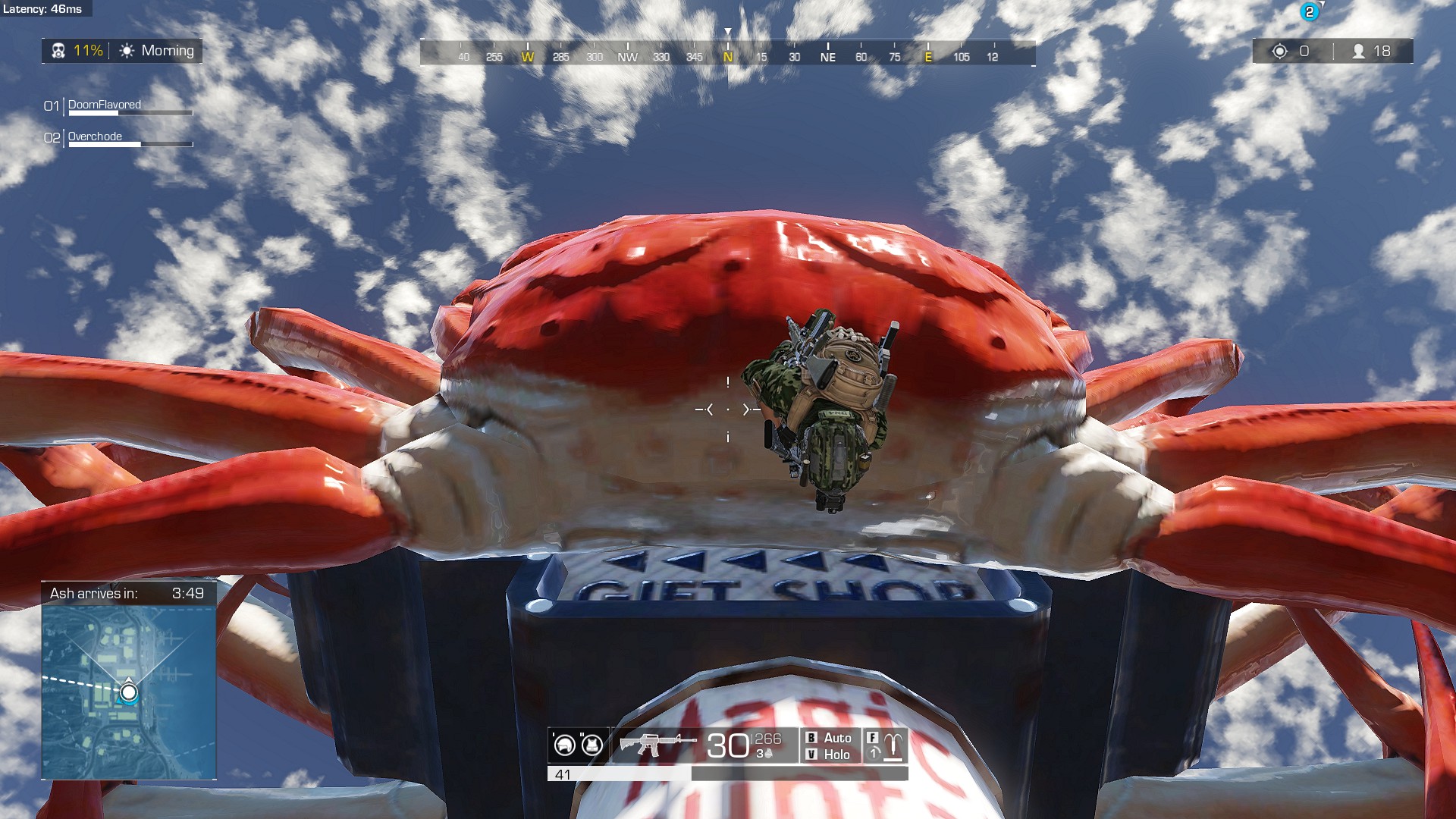Click the DoomFlavored player name
This screenshot has width=1456, height=819.
103,106
